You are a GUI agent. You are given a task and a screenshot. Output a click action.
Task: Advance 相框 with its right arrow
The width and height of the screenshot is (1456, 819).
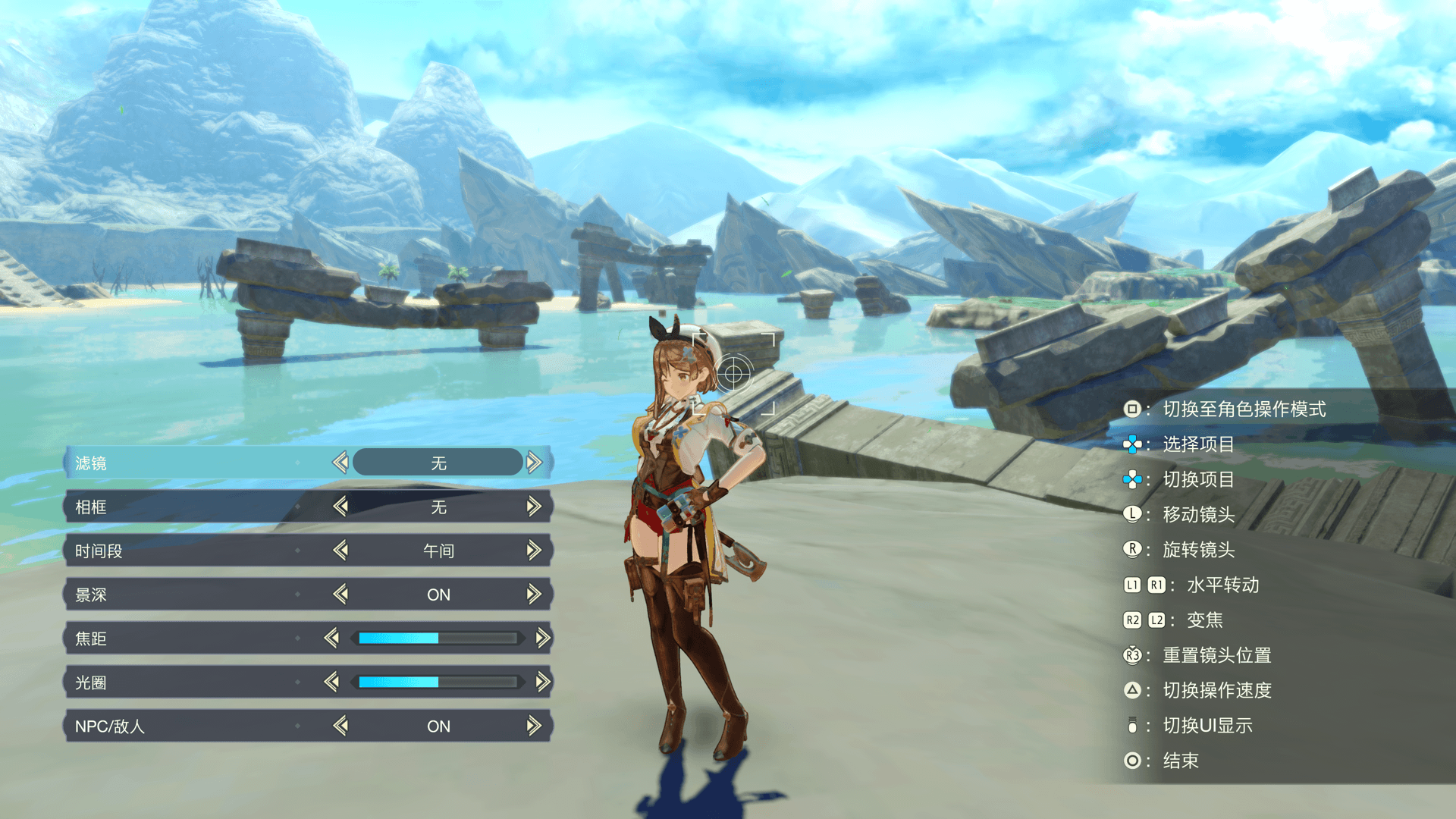pyautogui.click(x=535, y=506)
